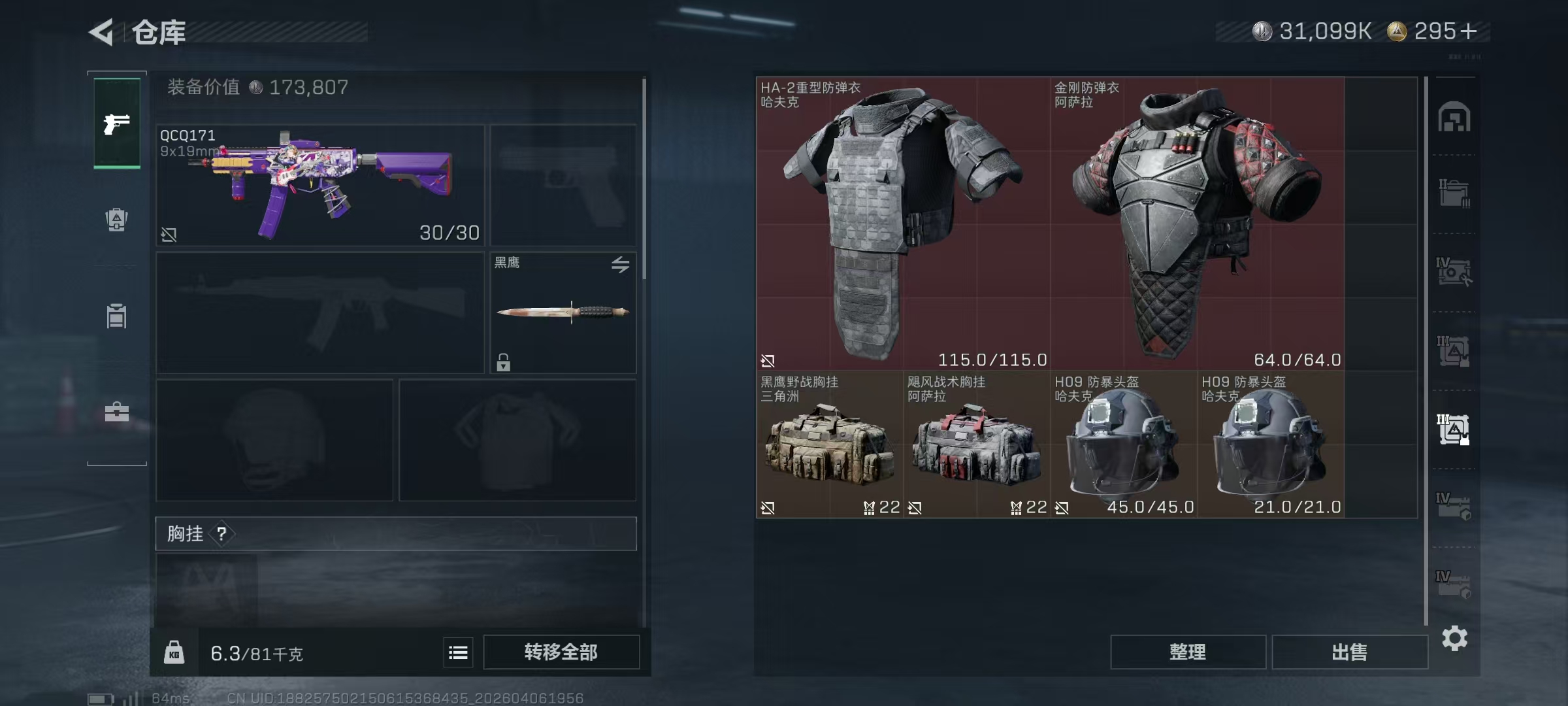Pick the 黑鹰野战胸挂 chest rig

coord(830,445)
